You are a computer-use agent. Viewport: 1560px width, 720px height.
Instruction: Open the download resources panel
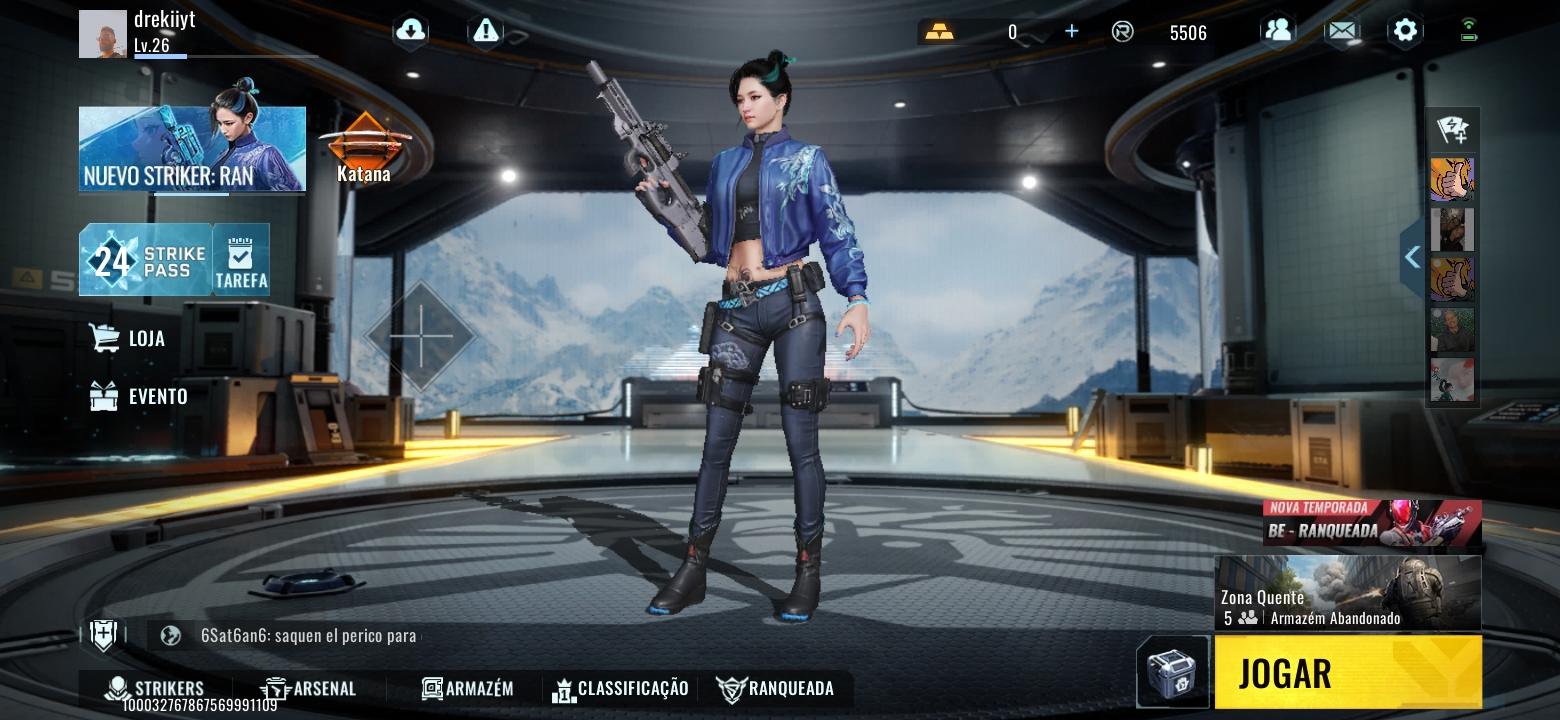[x=409, y=31]
